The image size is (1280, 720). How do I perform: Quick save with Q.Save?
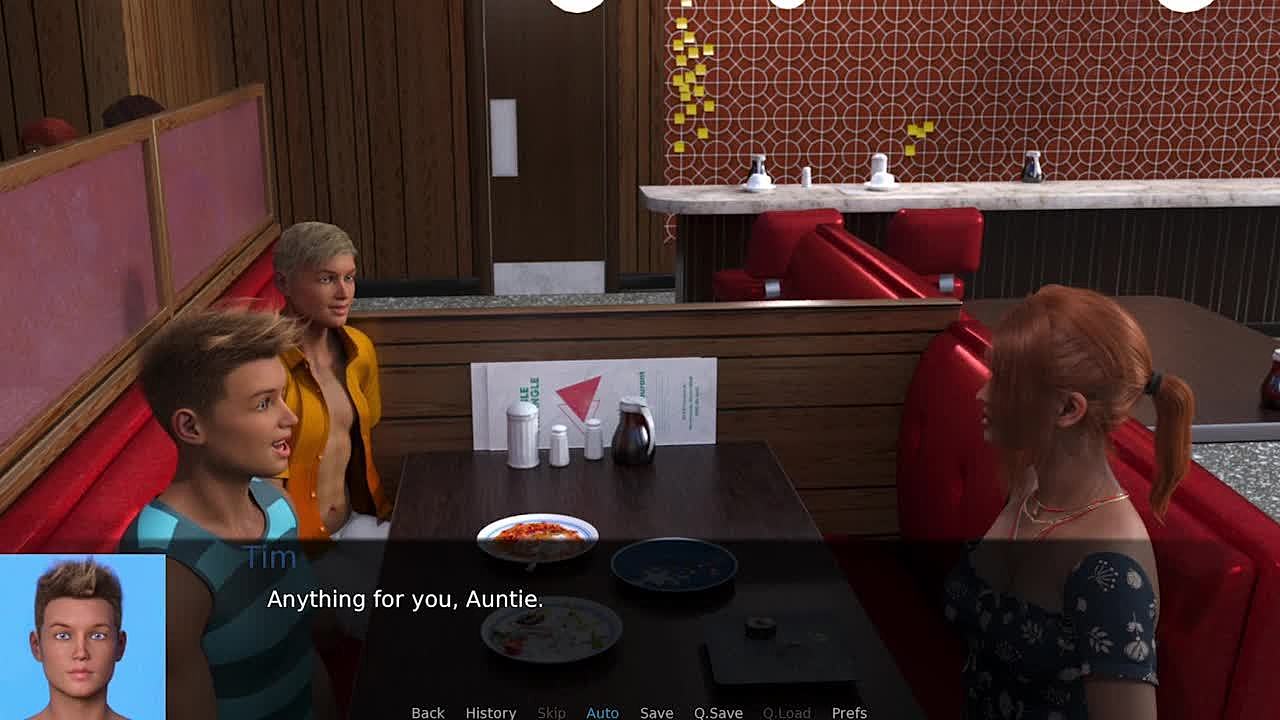(x=718, y=712)
